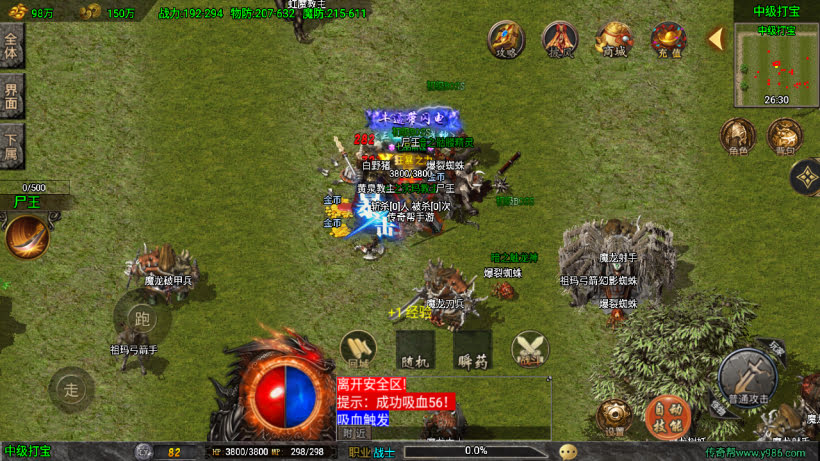Image resolution: width=820 pixels, height=461 pixels.
Task: Toggle the 跑 run button
Action: coord(141,319)
